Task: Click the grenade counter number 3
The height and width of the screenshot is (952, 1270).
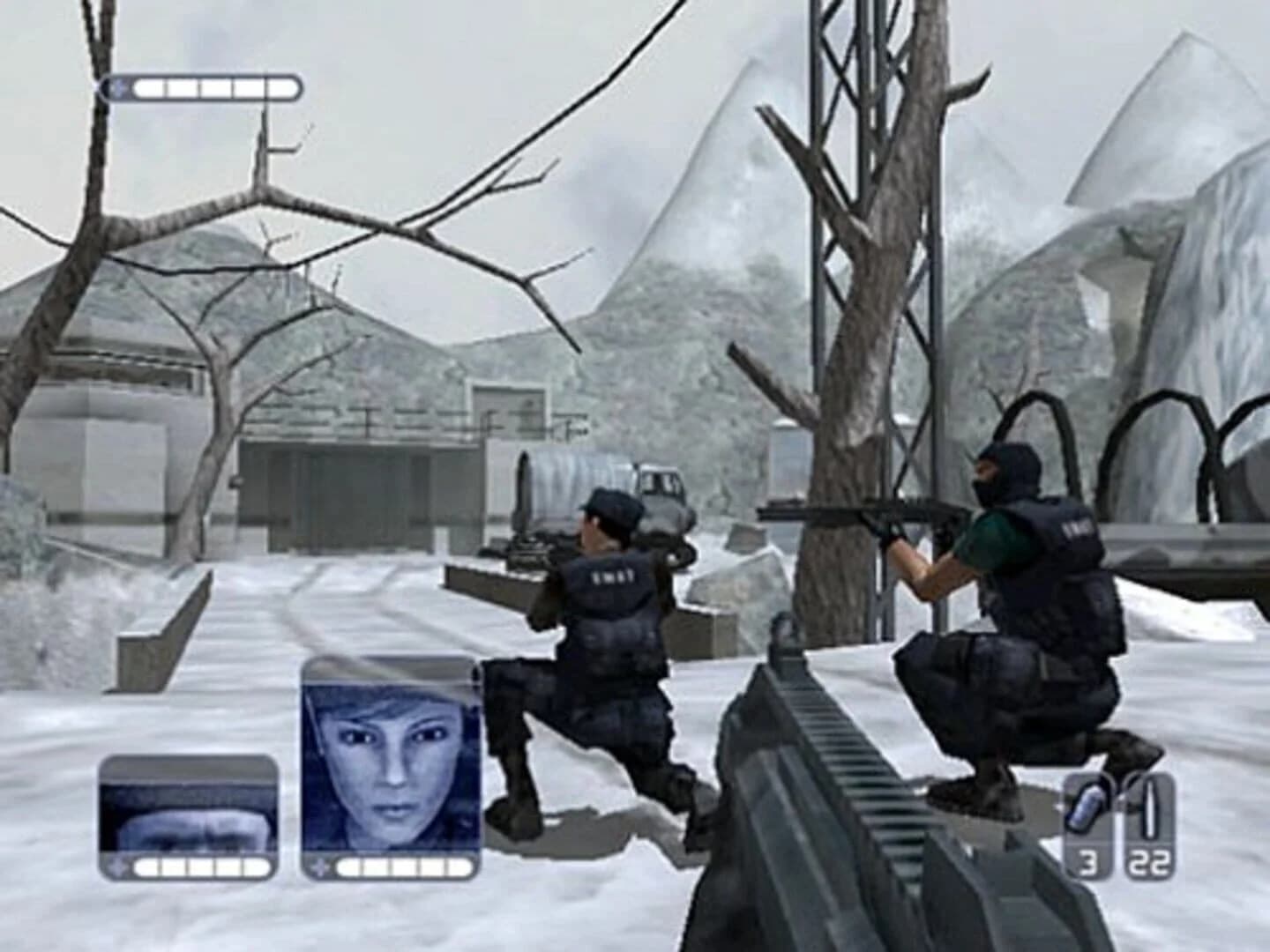Action: (x=1089, y=859)
